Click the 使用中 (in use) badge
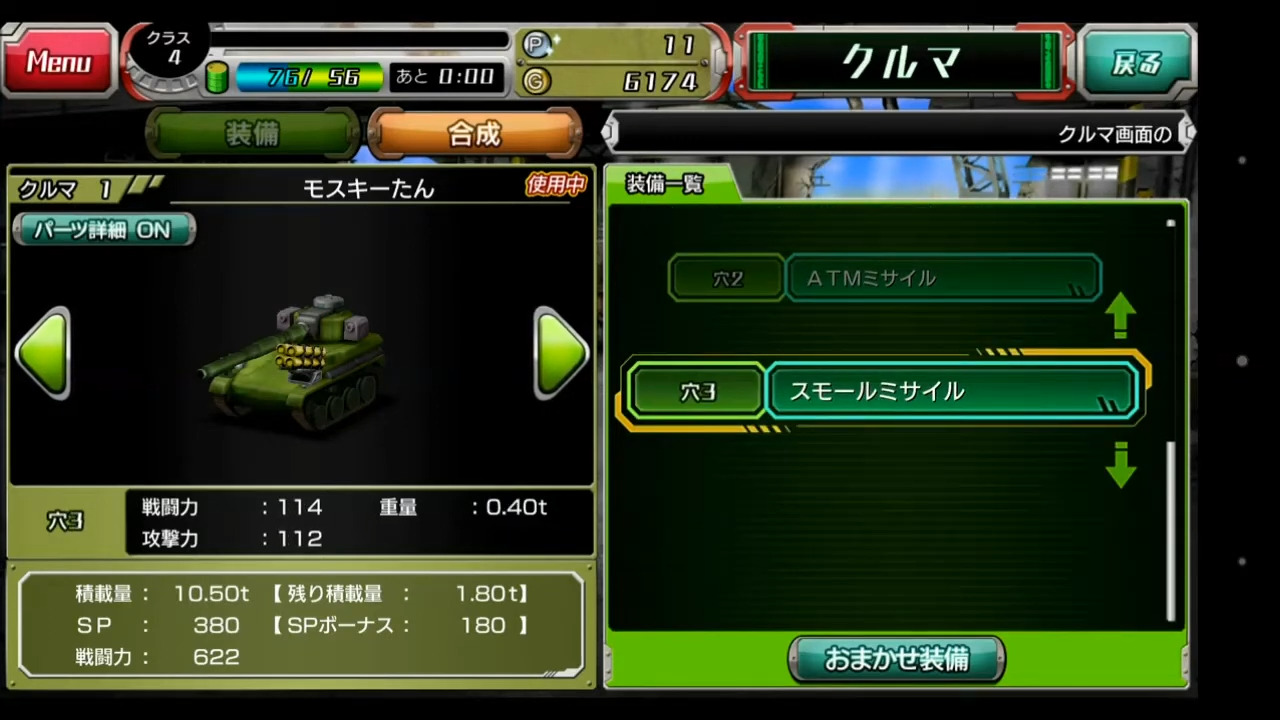Image resolution: width=1280 pixels, height=720 pixels. (555, 186)
